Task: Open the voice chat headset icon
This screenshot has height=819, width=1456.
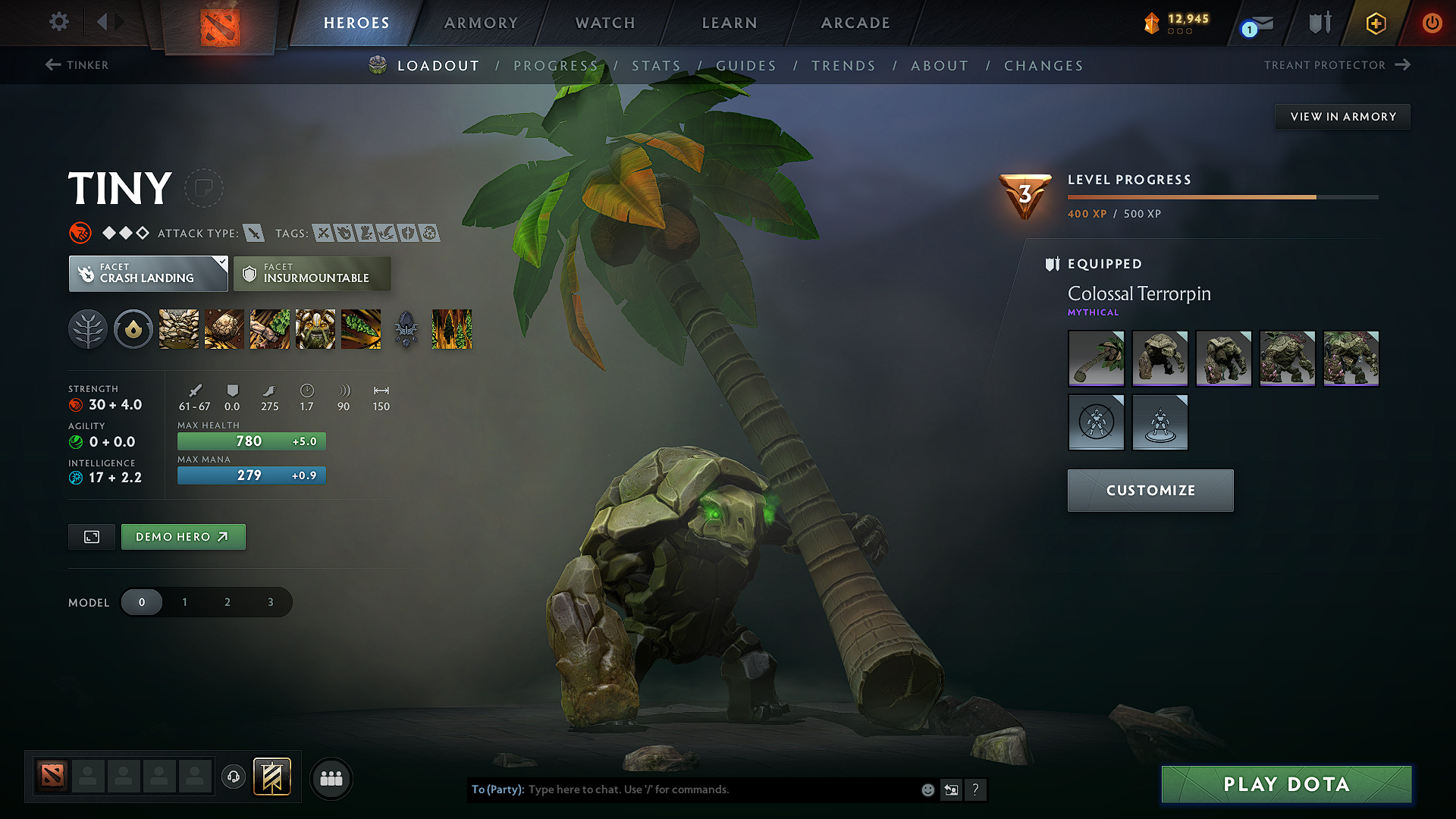Action: click(233, 778)
